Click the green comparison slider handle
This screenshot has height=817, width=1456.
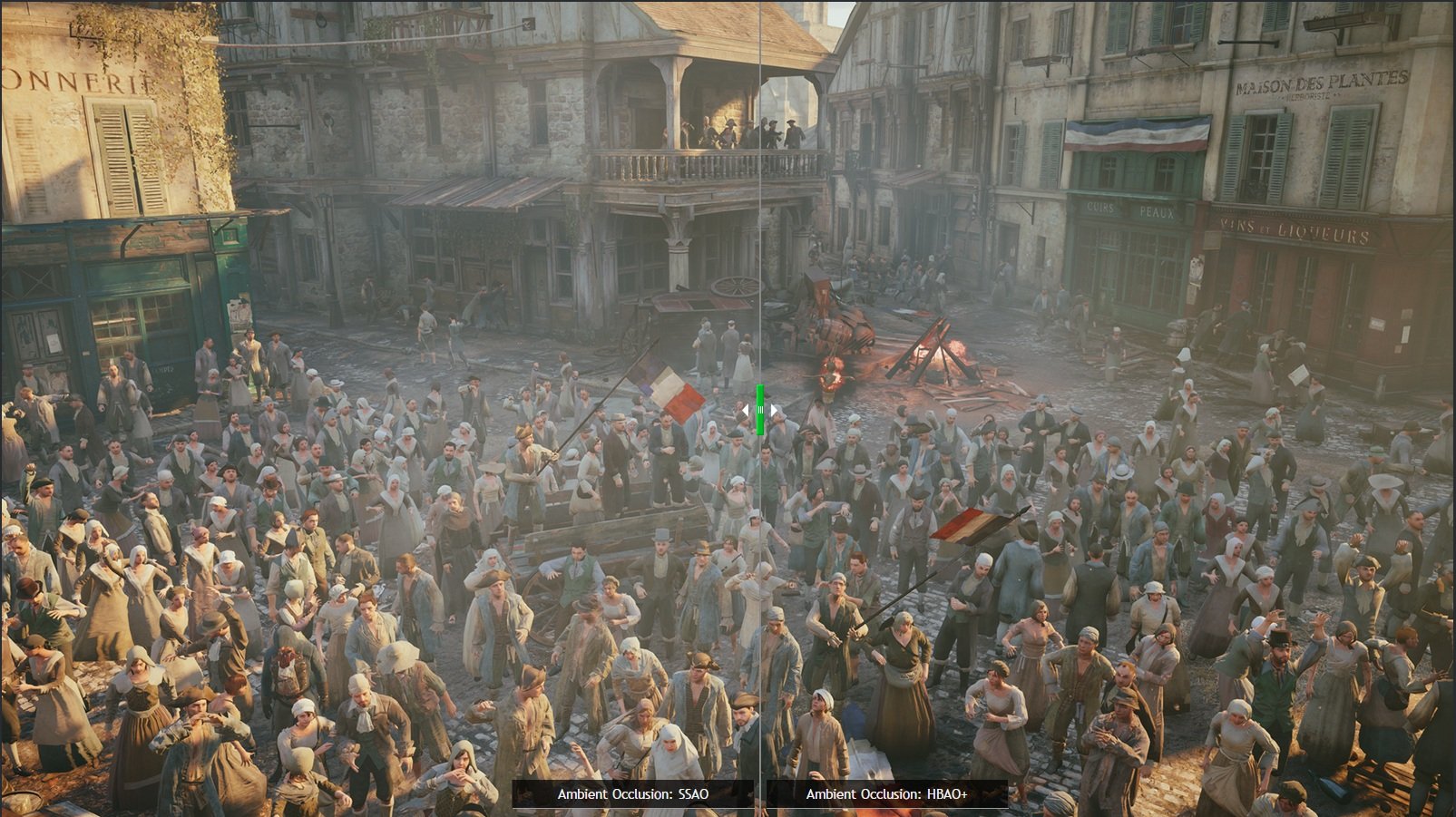tap(760, 410)
